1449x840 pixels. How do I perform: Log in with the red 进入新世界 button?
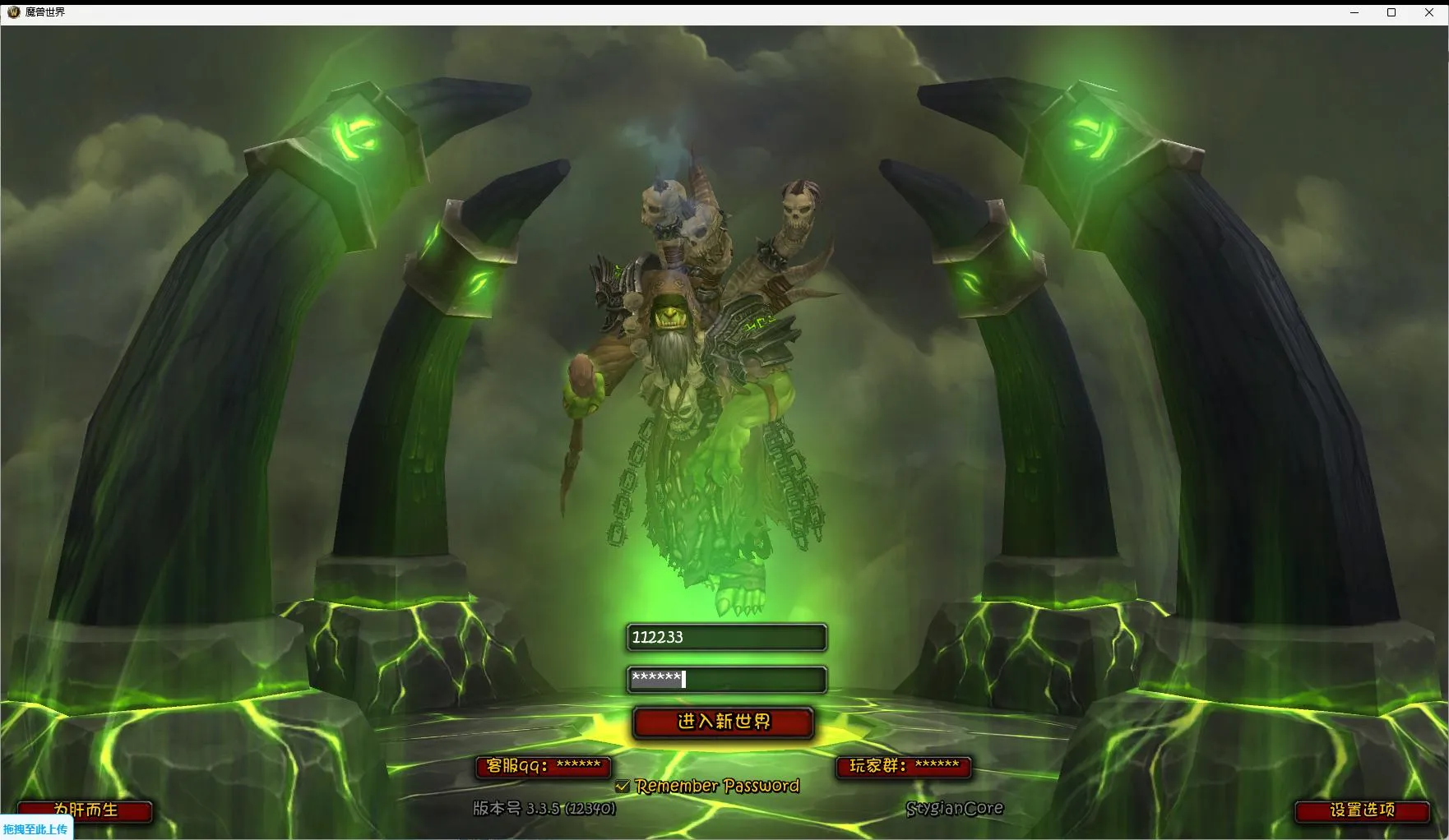(x=724, y=722)
